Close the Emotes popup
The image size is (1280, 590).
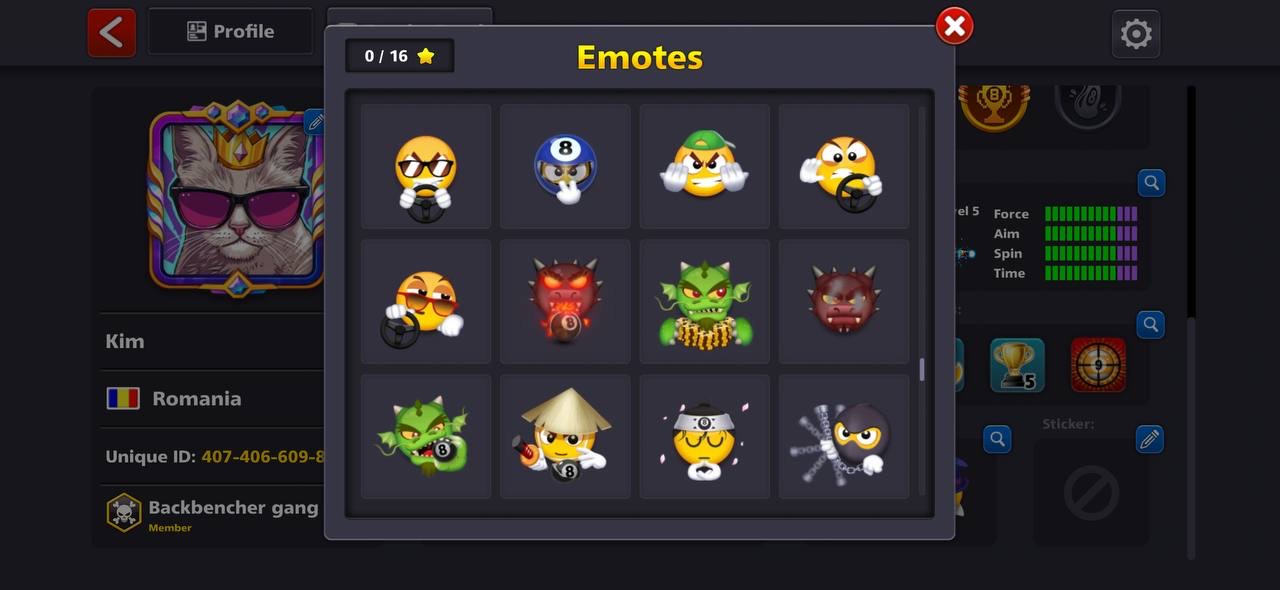(954, 26)
